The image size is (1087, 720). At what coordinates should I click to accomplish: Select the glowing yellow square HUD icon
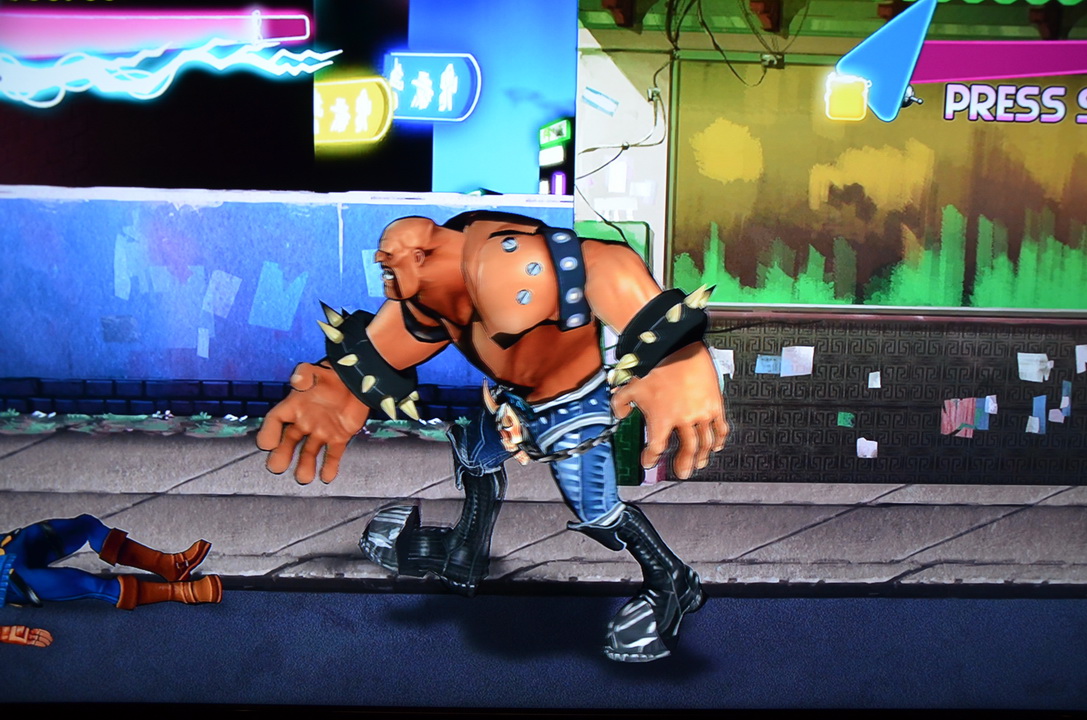tap(847, 99)
